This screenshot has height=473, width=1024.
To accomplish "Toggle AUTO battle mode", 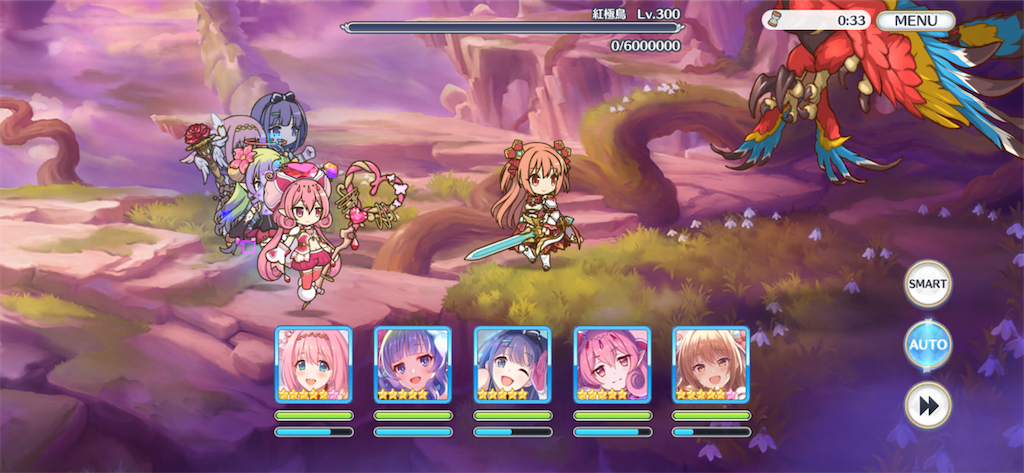I will coord(927,345).
